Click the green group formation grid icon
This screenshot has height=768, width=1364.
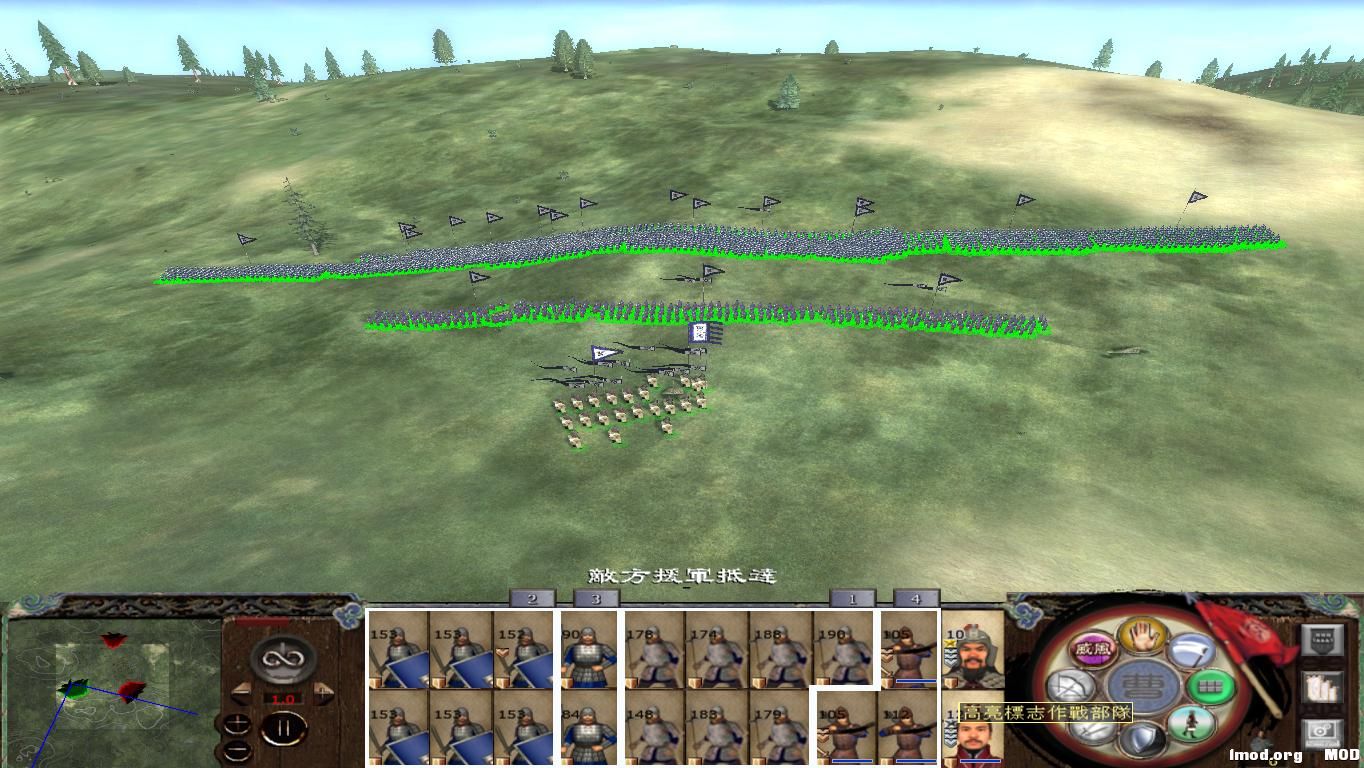[x=1210, y=685]
